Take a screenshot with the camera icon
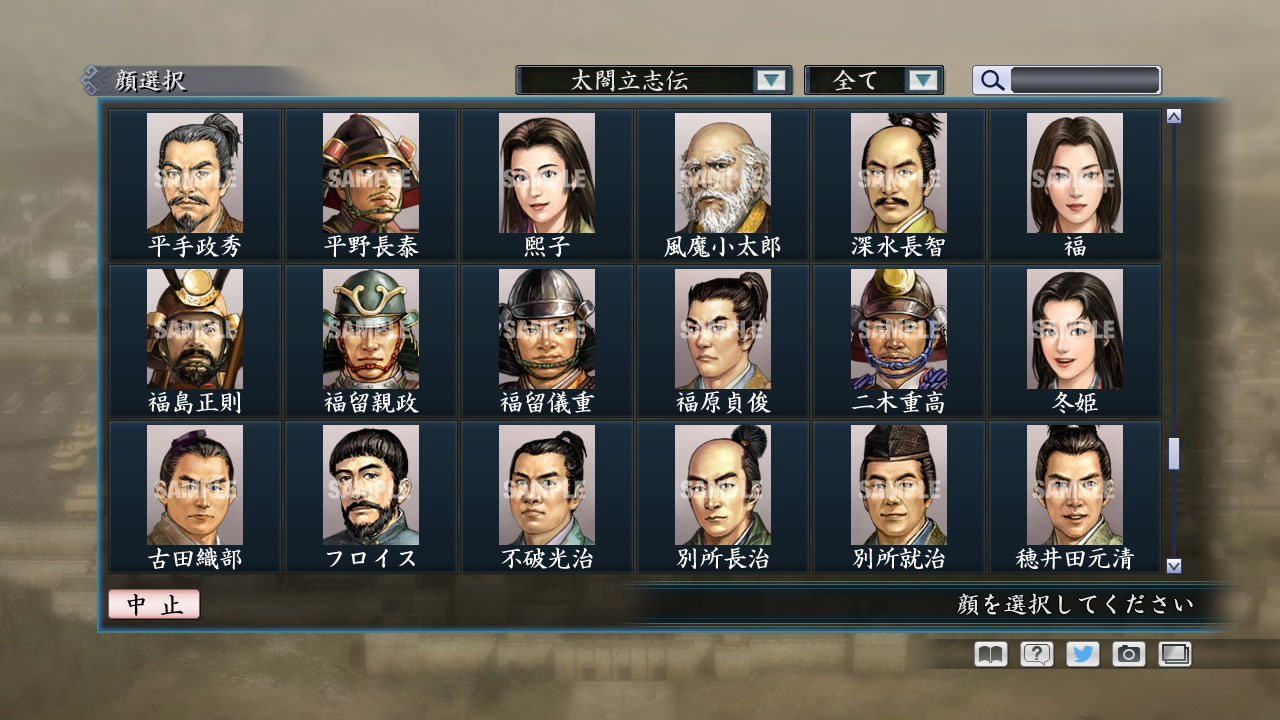This screenshot has width=1280, height=720. [x=1127, y=654]
